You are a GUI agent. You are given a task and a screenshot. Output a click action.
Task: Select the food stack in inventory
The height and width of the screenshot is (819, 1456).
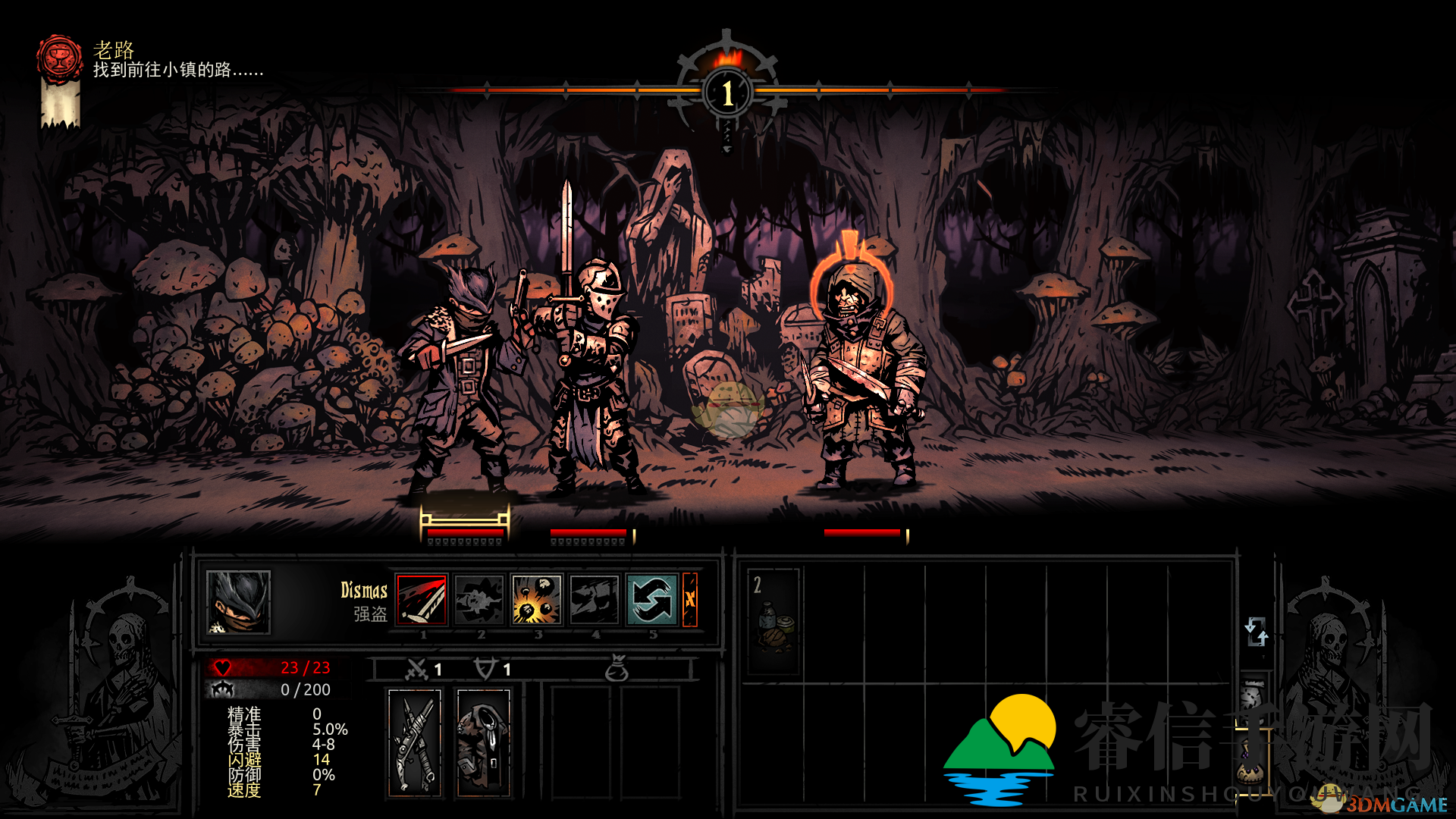click(773, 621)
